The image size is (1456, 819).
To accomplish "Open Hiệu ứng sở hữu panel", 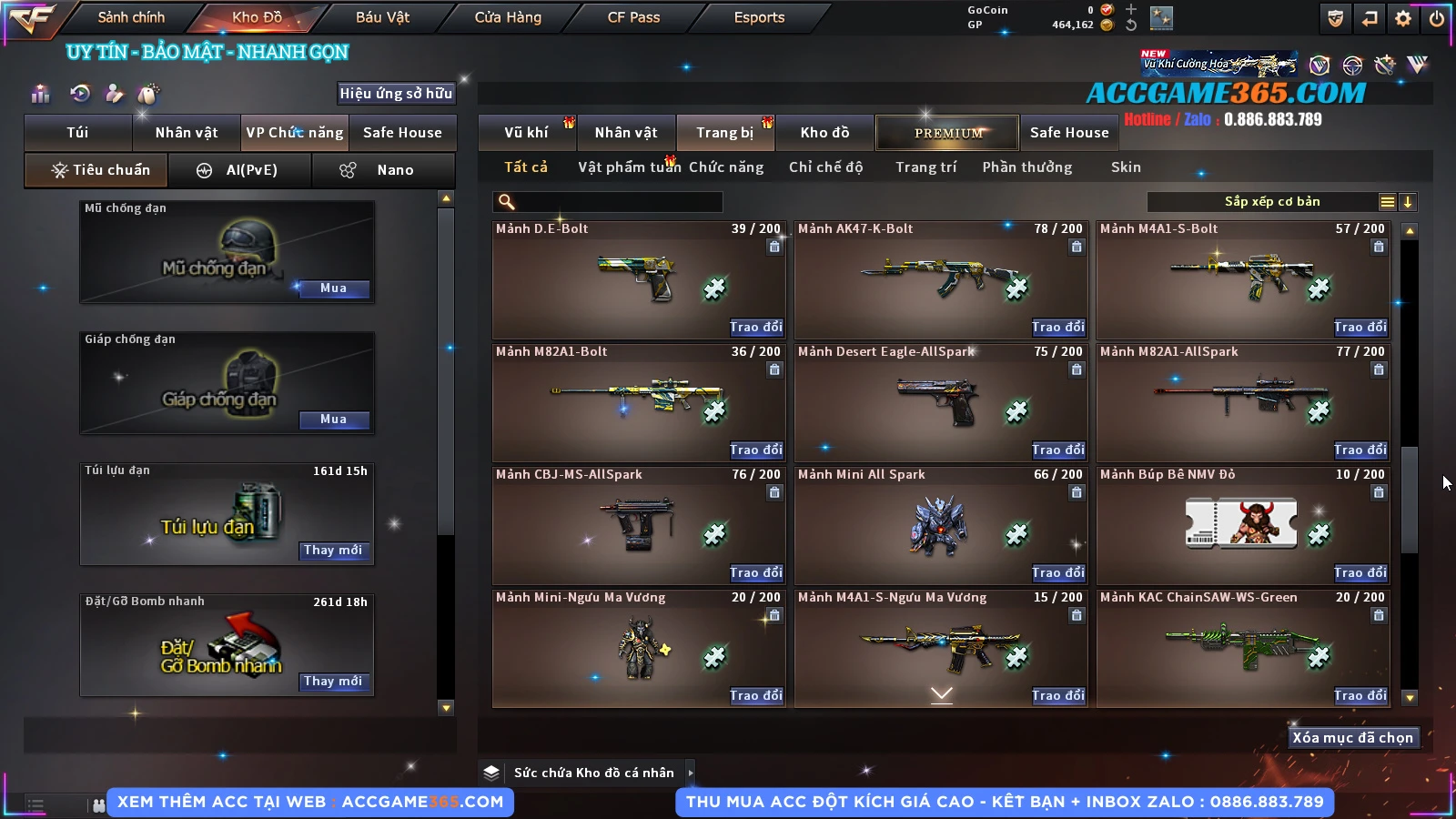I will click(x=396, y=94).
